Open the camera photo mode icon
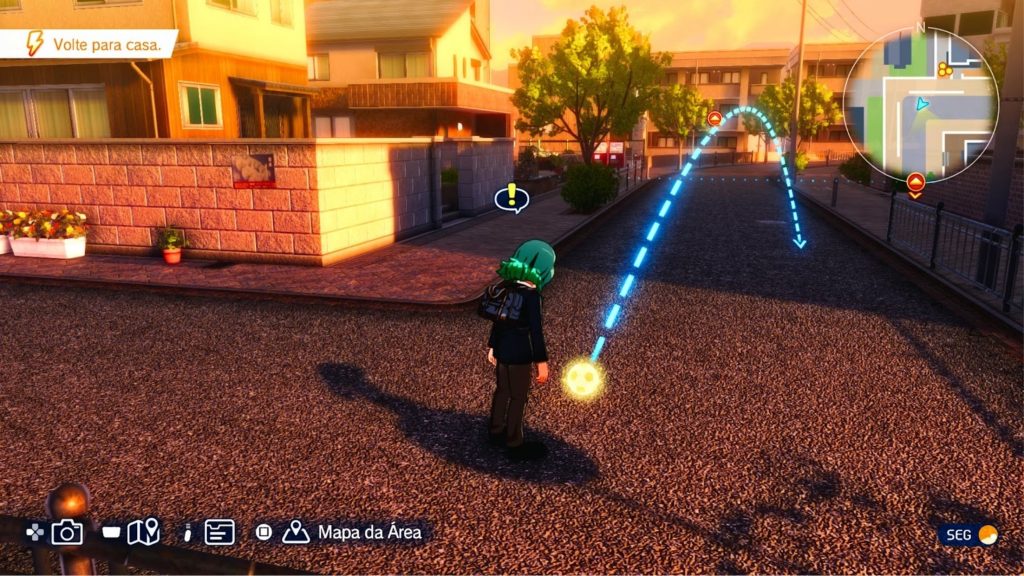The height and width of the screenshot is (576, 1024). pyautogui.click(x=67, y=532)
